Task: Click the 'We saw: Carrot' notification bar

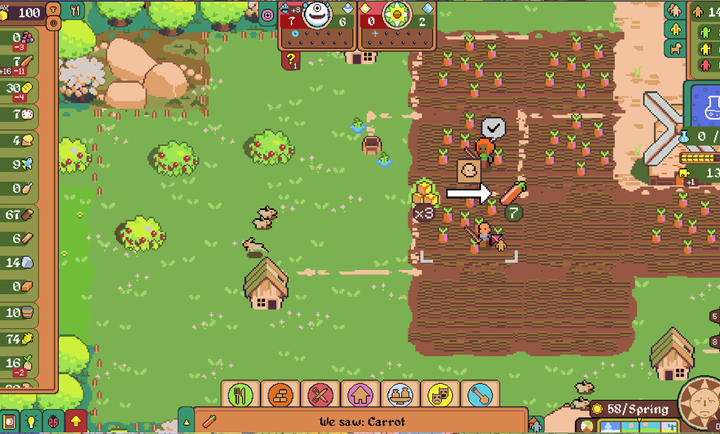Action: point(362,421)
